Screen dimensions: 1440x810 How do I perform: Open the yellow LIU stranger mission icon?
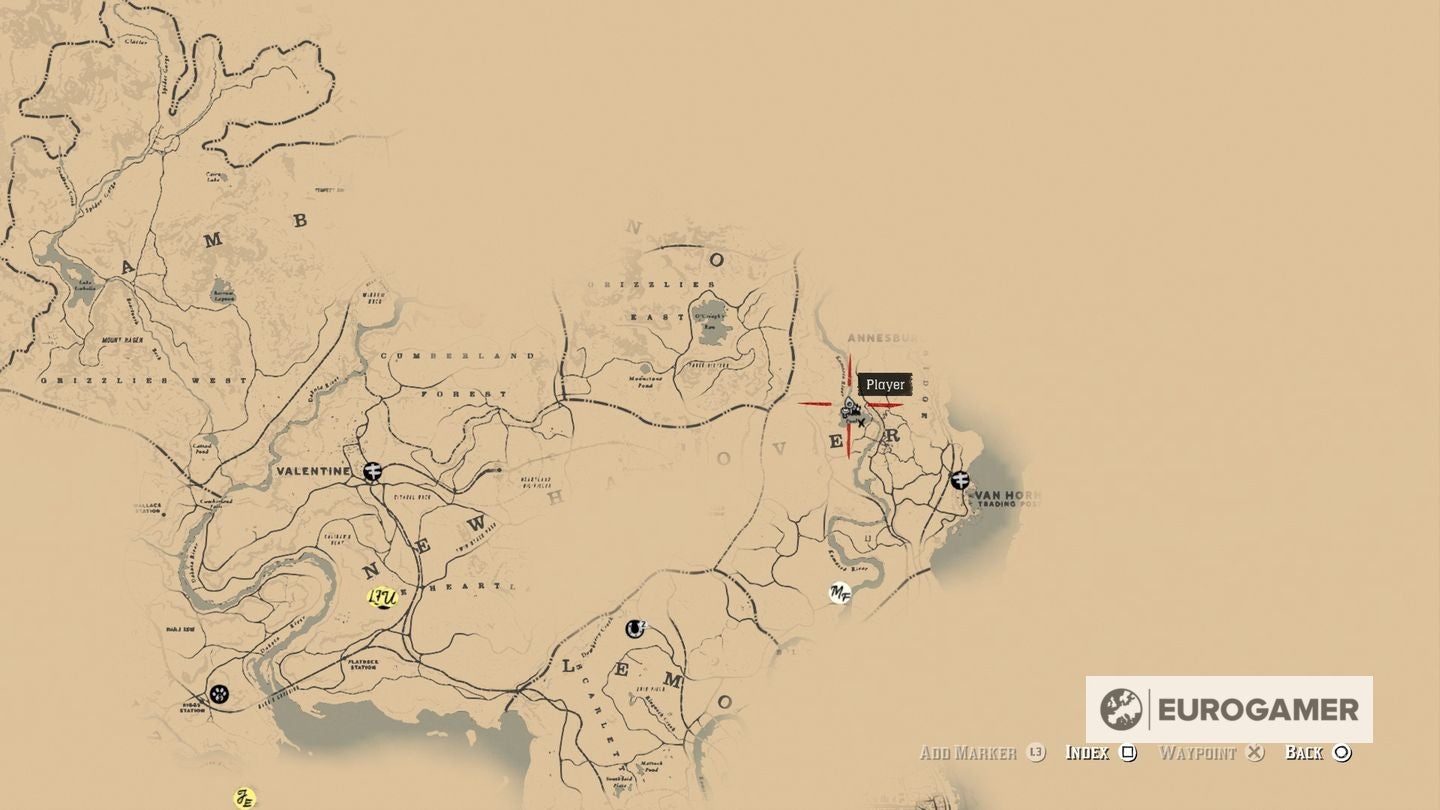point(381,598)
